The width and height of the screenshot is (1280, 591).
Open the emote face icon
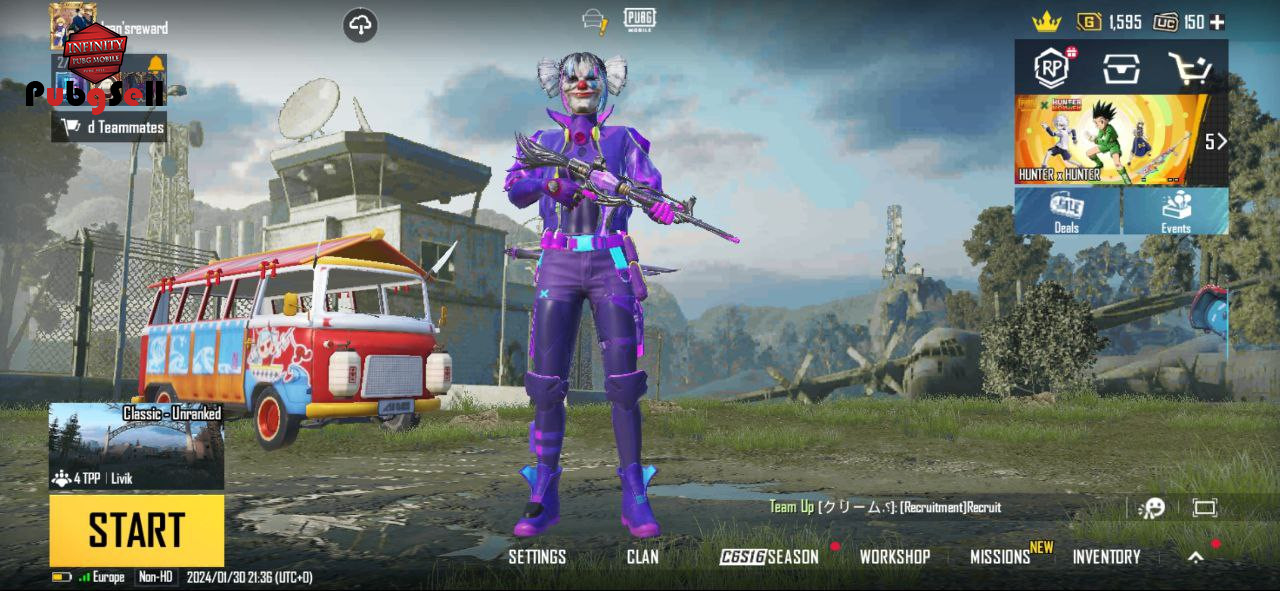tap(1151, 508)
